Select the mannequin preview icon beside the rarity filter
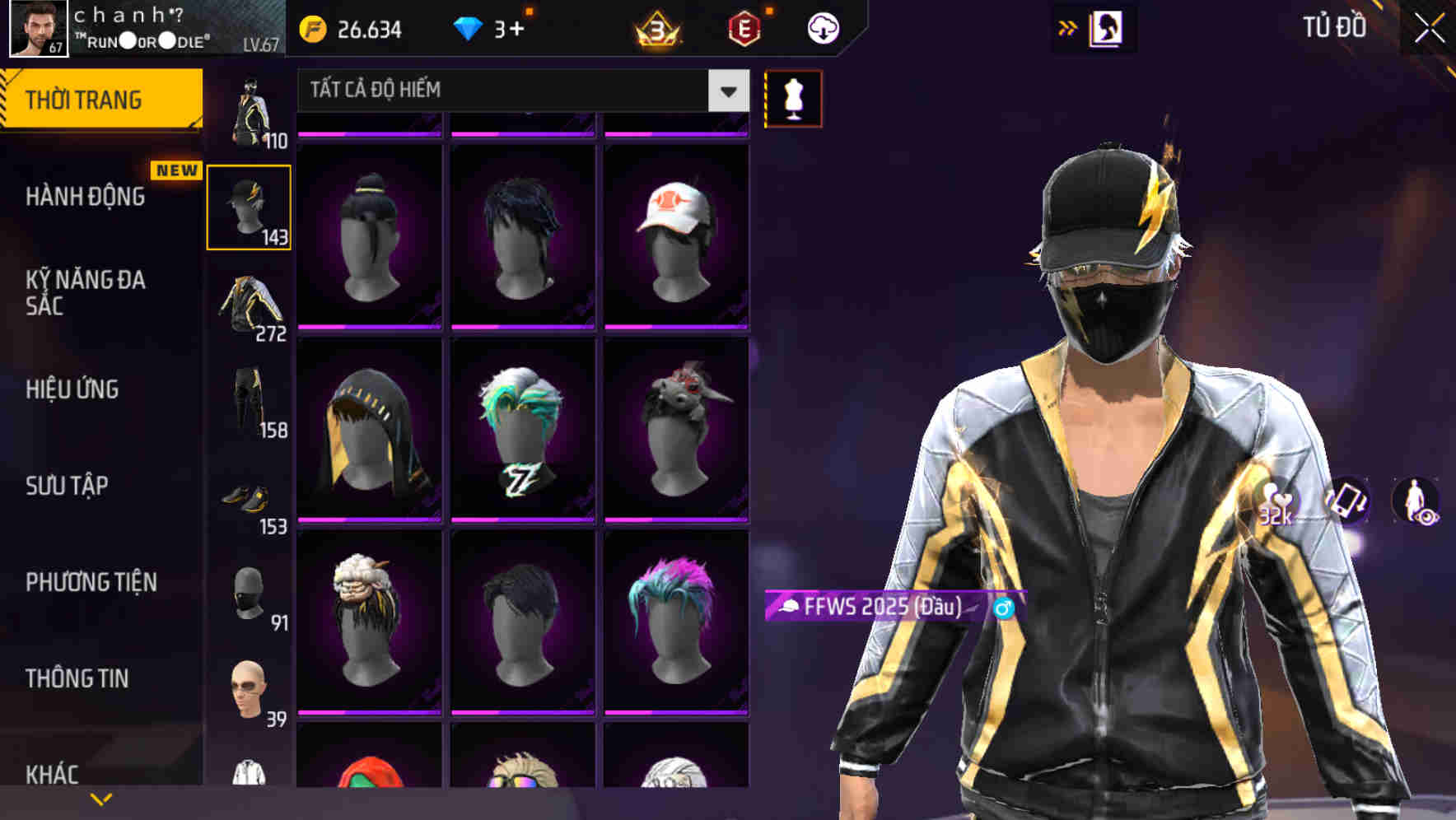Image resolution: width=1456 pixels, height=820 pixels. [x=793, y=98]
